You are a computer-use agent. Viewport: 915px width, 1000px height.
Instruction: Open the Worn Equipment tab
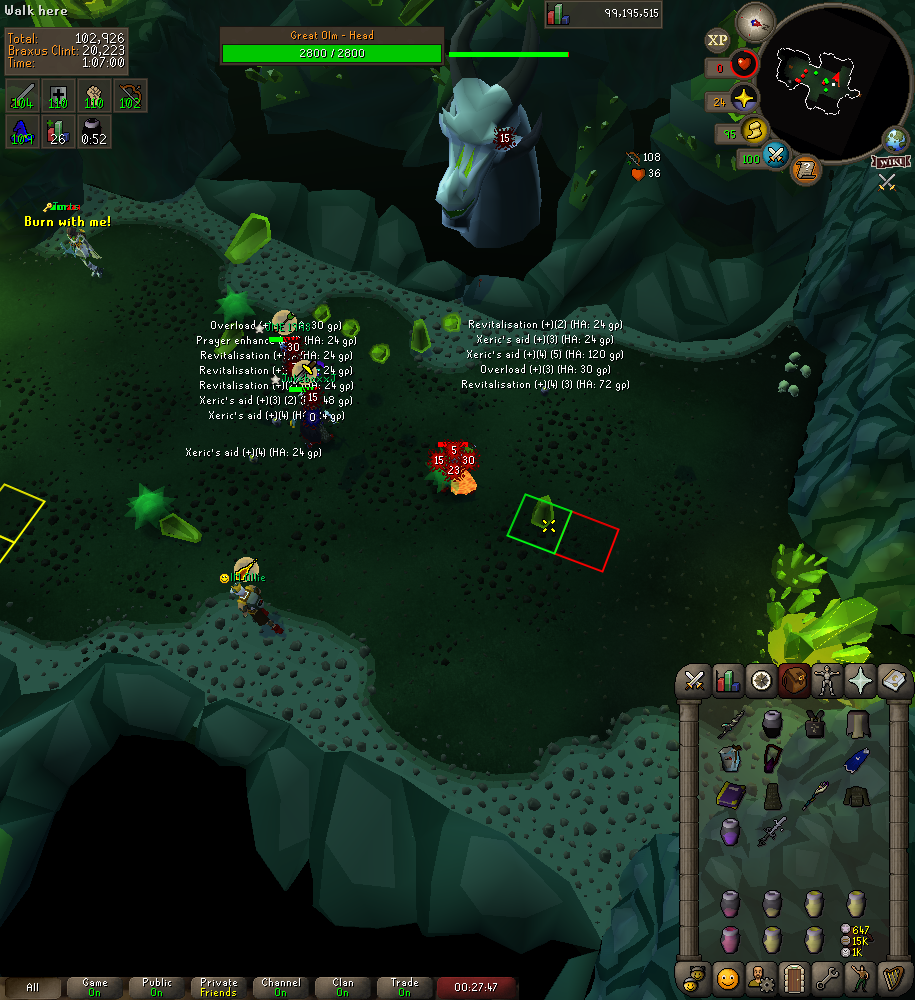coord(828,682)
